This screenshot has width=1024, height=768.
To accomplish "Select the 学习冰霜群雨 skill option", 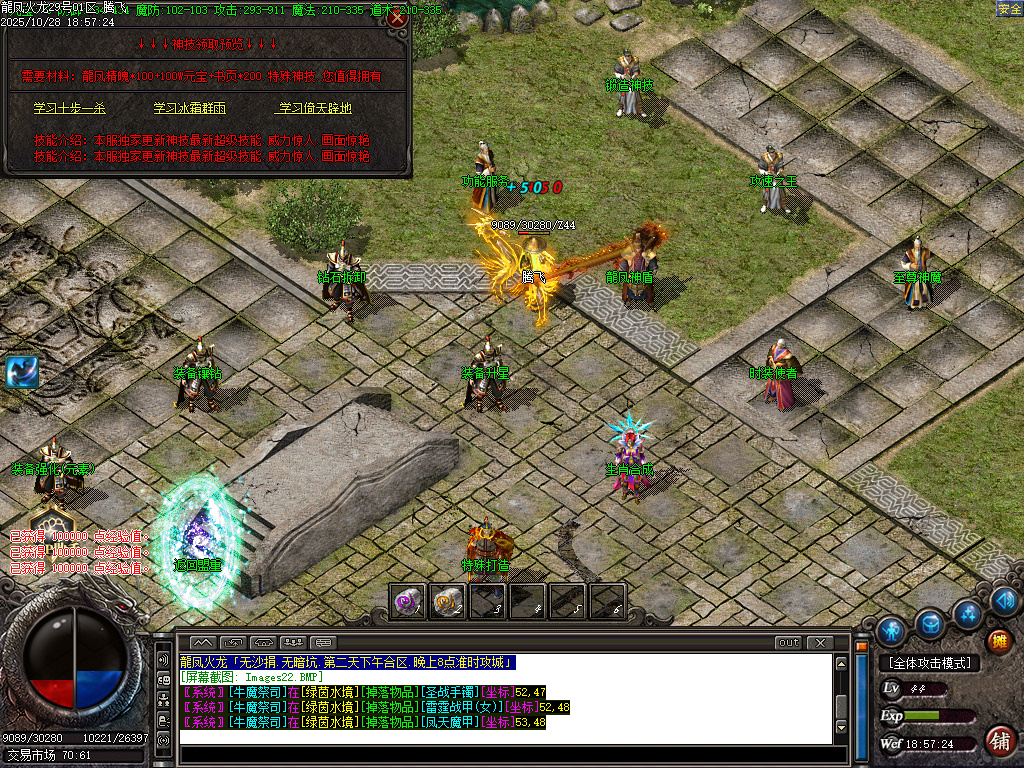I will (189, 108).
